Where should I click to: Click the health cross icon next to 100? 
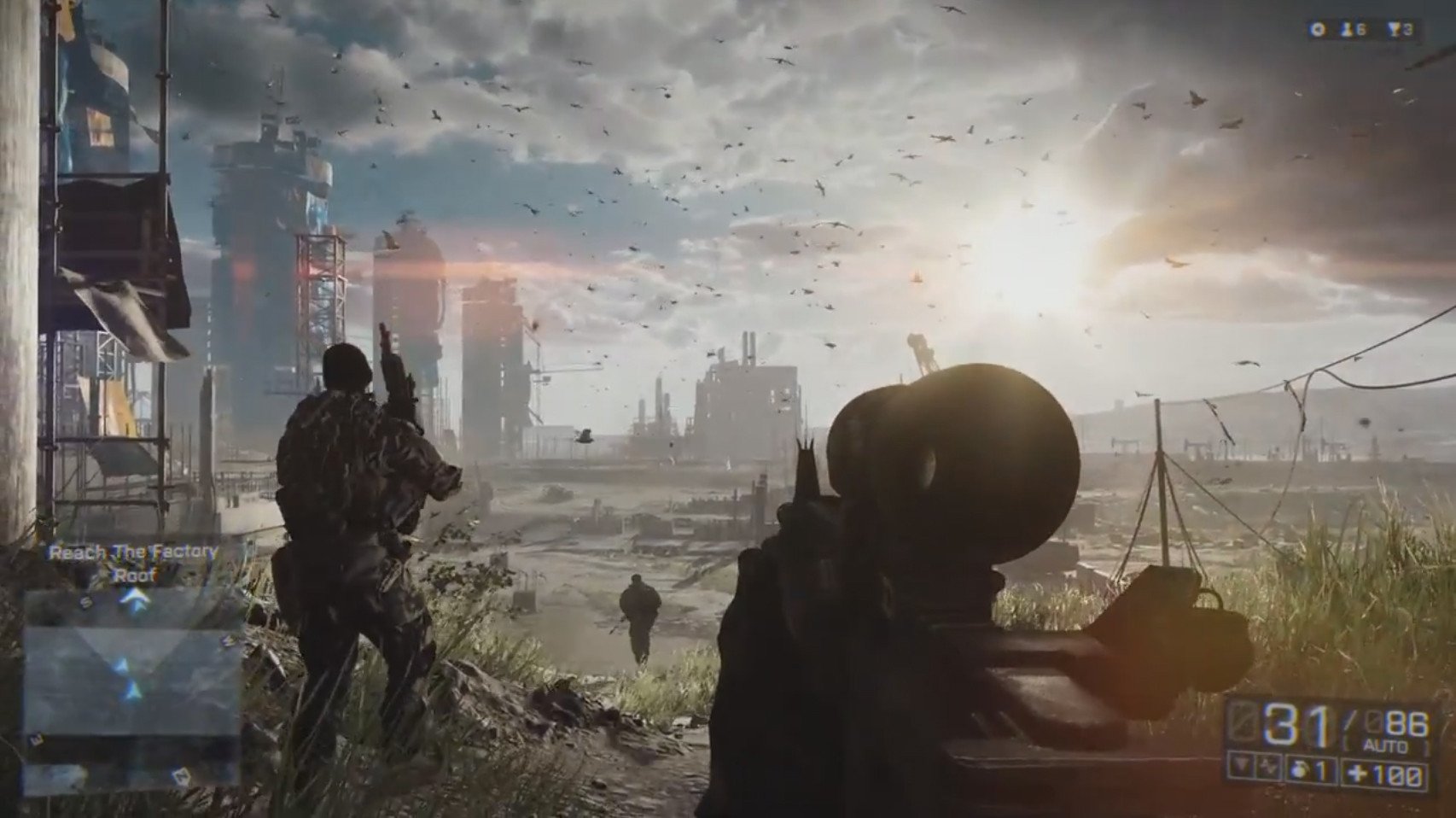(x=1357, y=771)
